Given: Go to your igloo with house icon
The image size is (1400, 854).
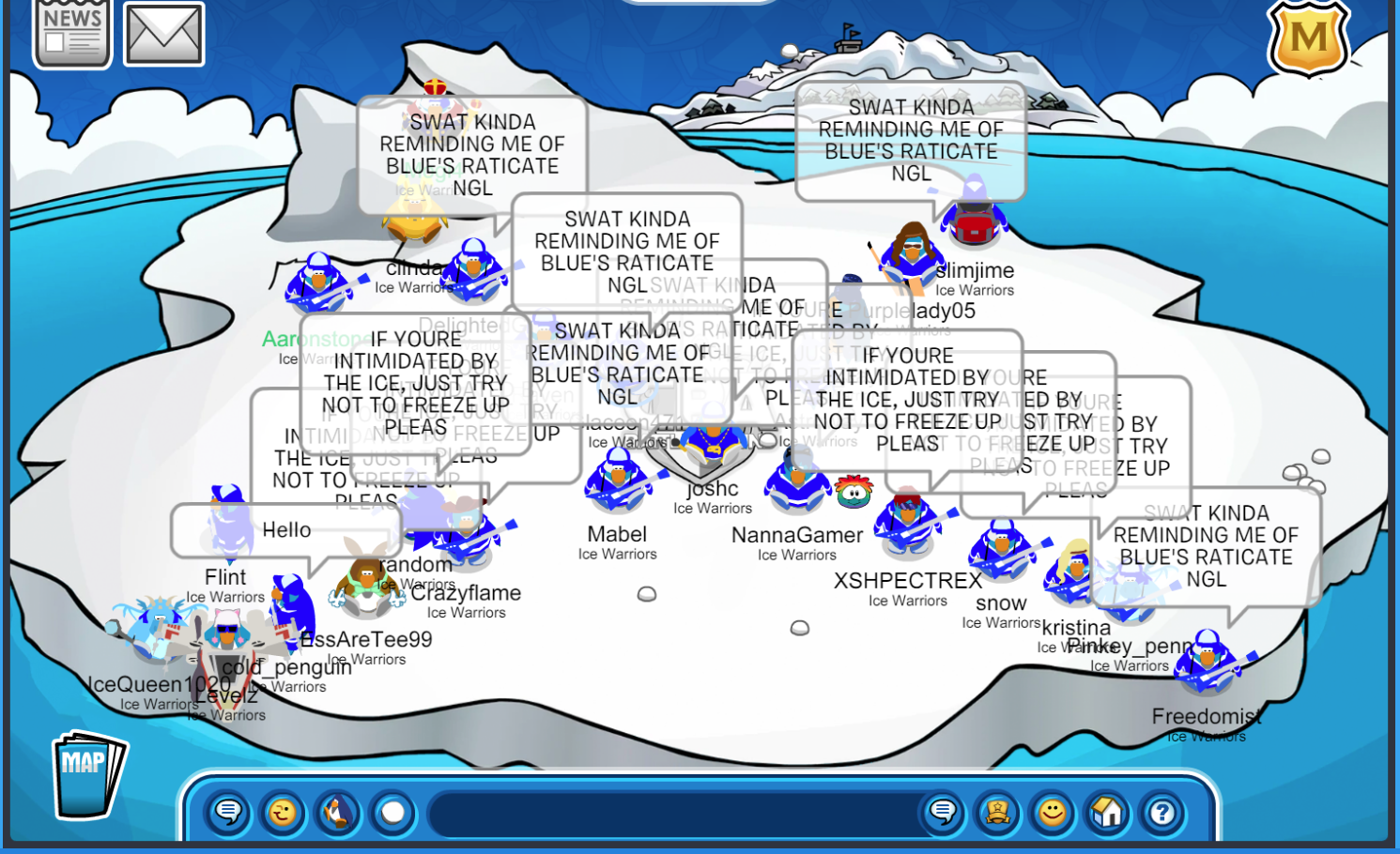Looking at the screenshot, I should 1107,812.
